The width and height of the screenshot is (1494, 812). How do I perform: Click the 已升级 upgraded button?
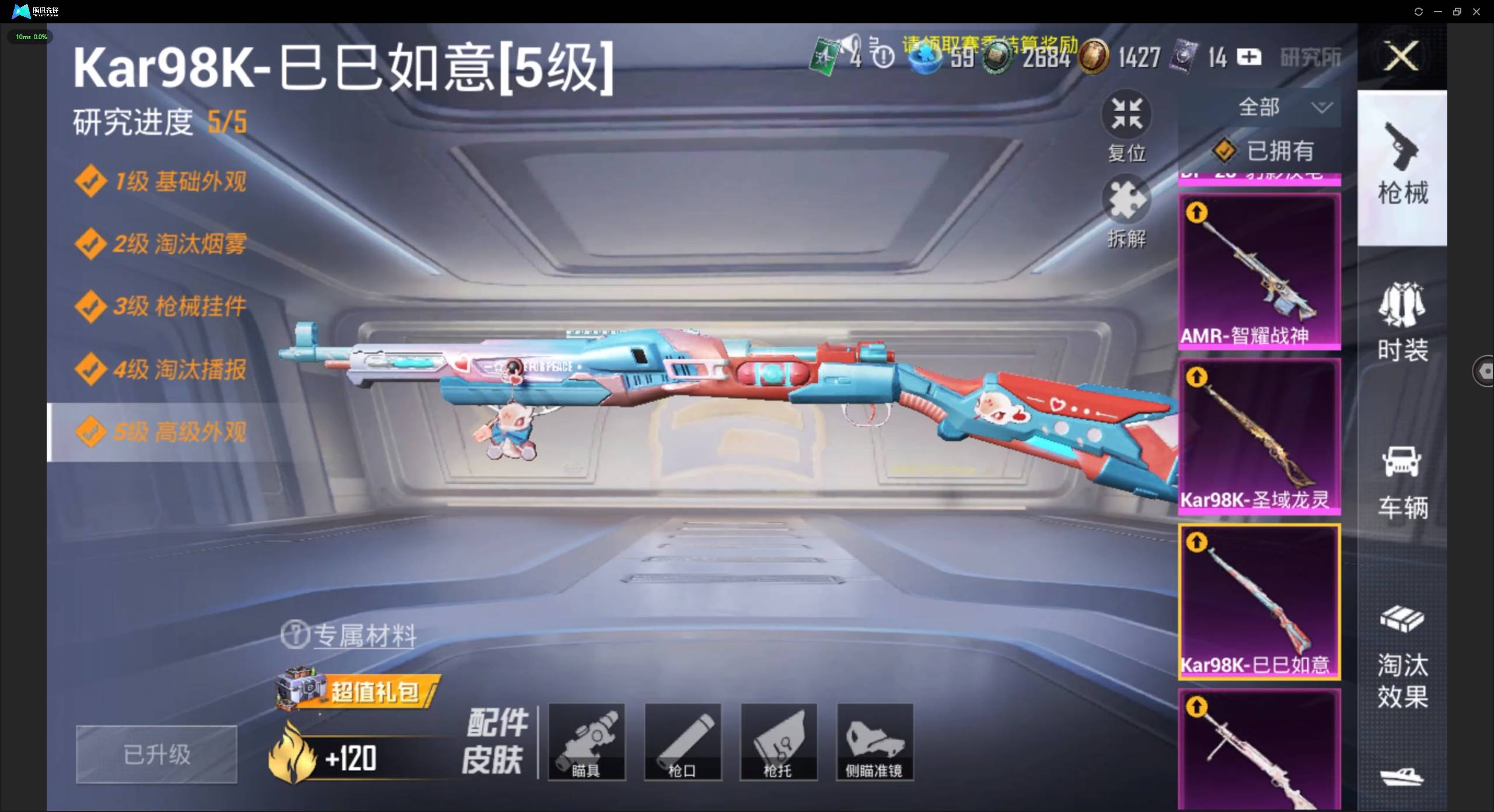coord(156,754)
